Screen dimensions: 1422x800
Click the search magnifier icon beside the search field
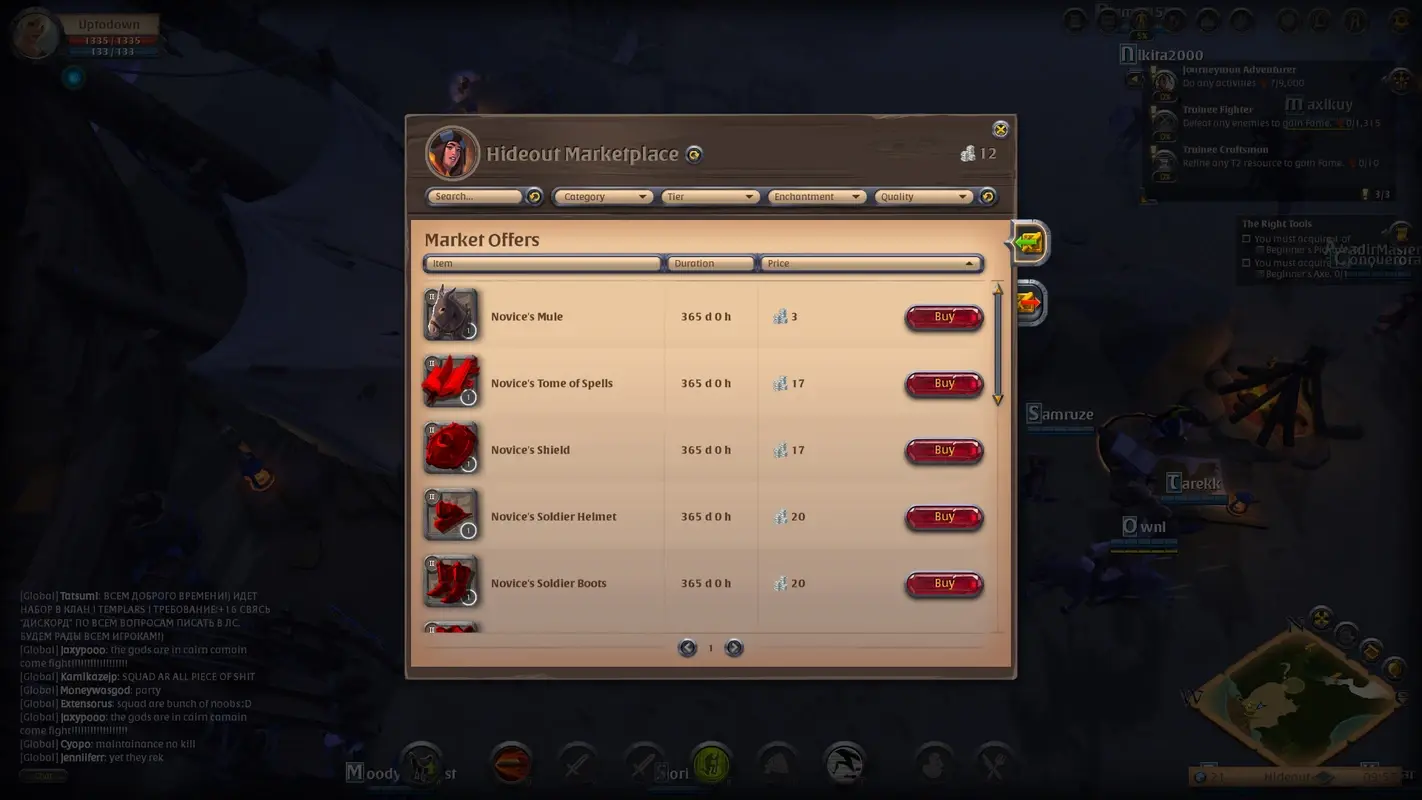(x=535, y=196)
